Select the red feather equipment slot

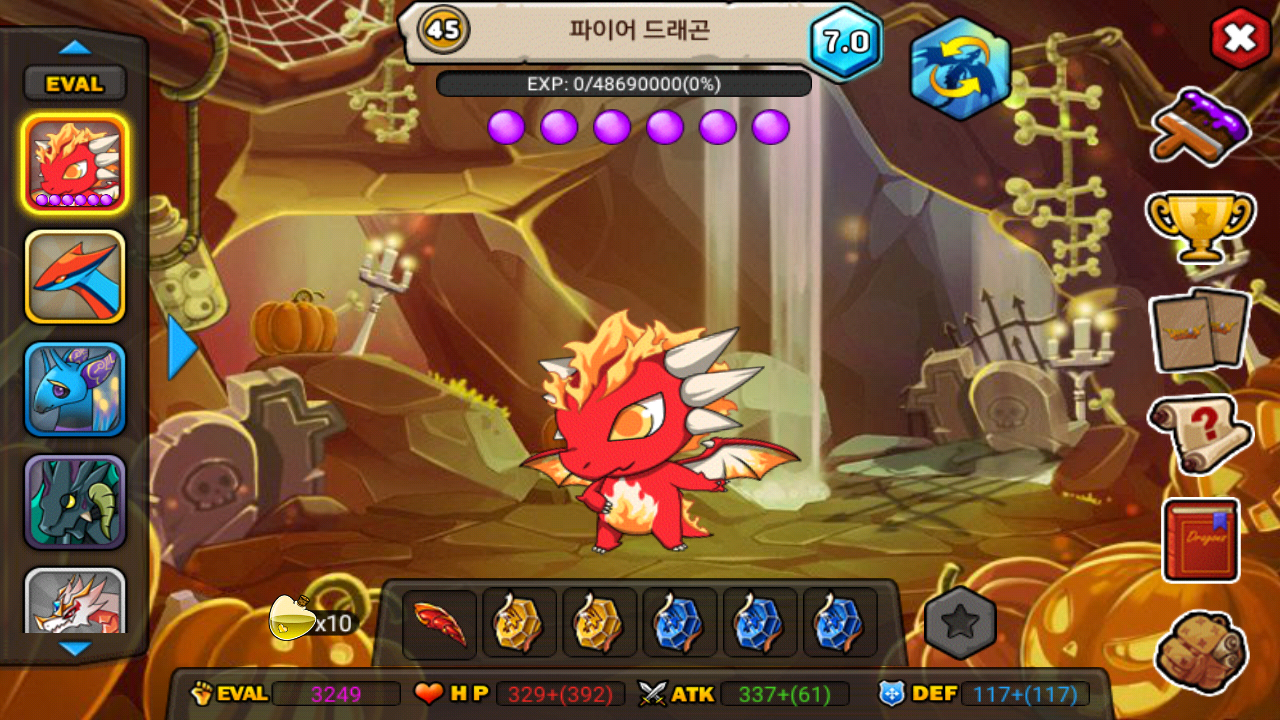point(440,623)
